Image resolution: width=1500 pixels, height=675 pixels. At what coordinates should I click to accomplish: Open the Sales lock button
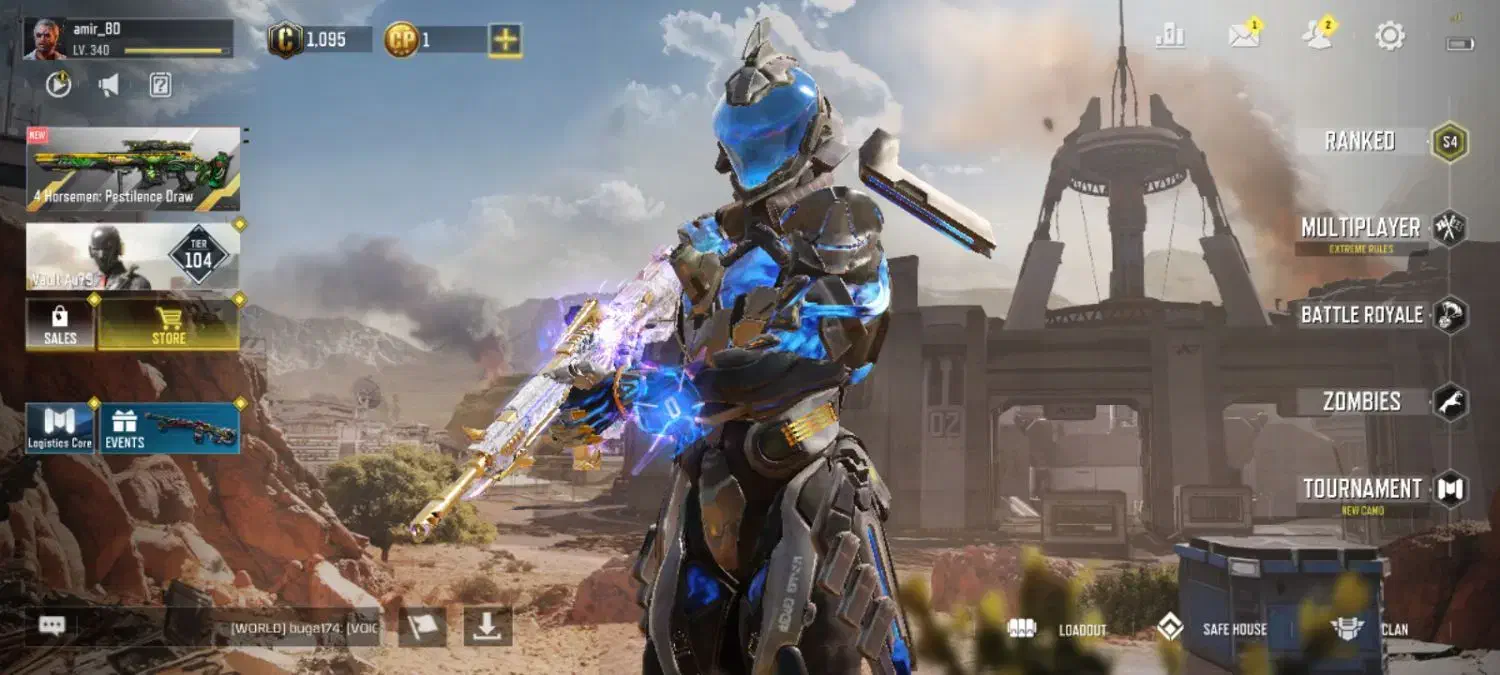point(60,325)
